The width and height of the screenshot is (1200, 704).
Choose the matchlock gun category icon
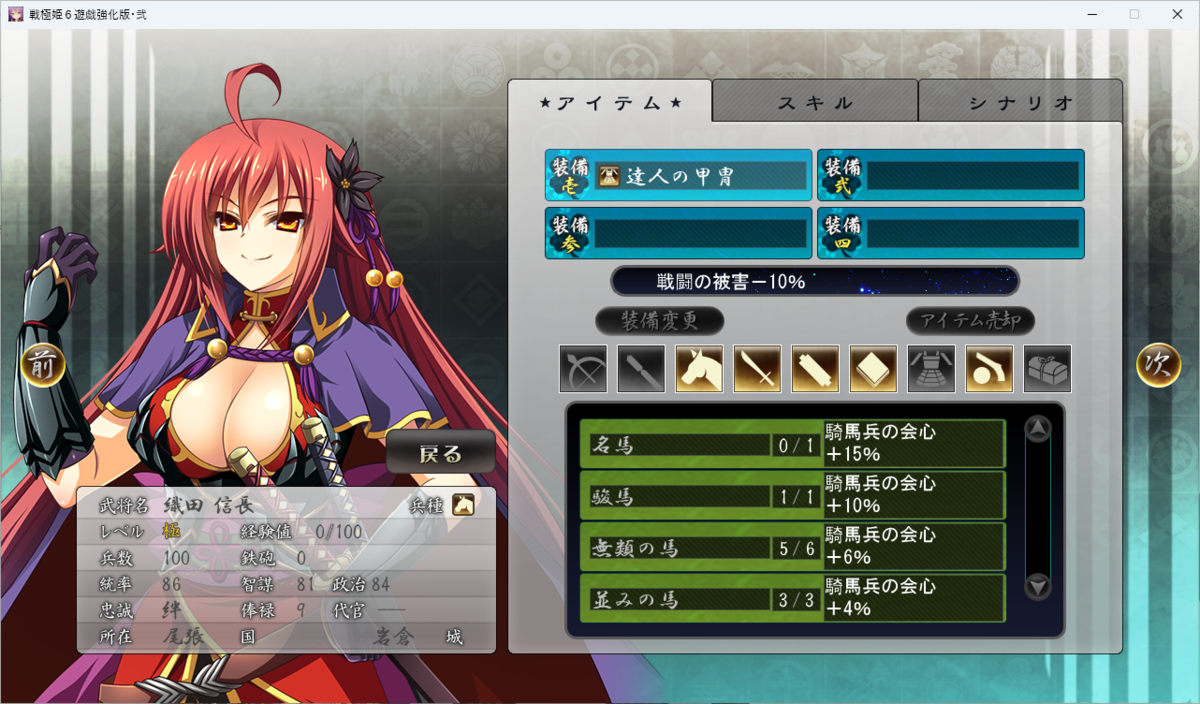[x=989, y=368]
